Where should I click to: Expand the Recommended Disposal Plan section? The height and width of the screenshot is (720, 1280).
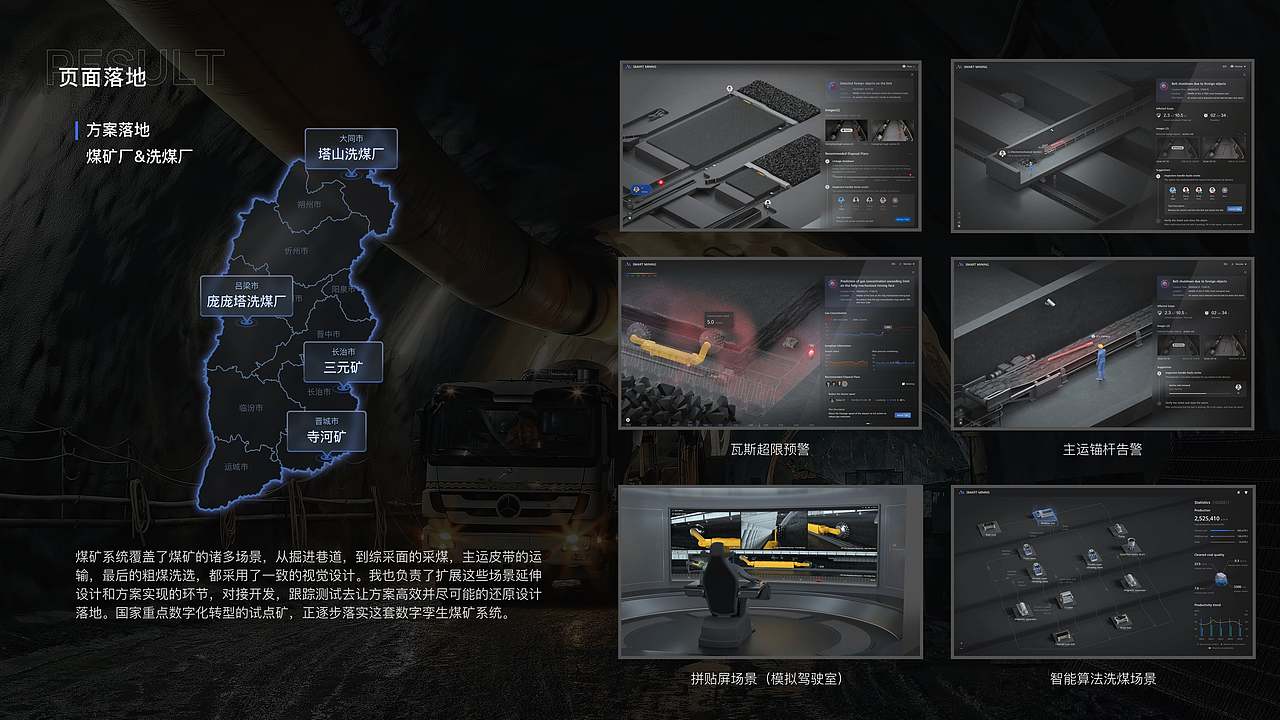tap(844, 152)
